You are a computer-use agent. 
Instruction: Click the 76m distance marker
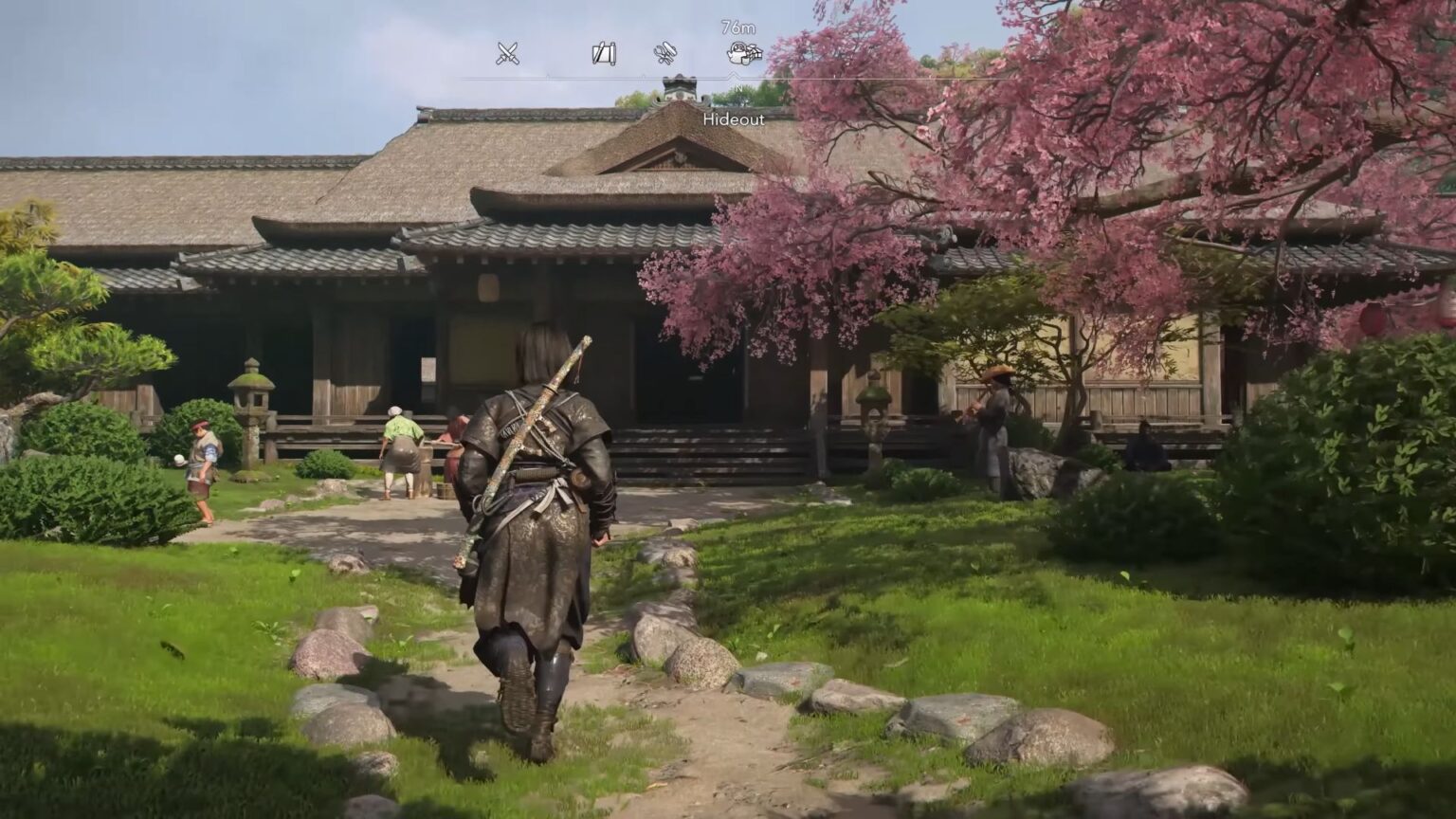(739, 27)
